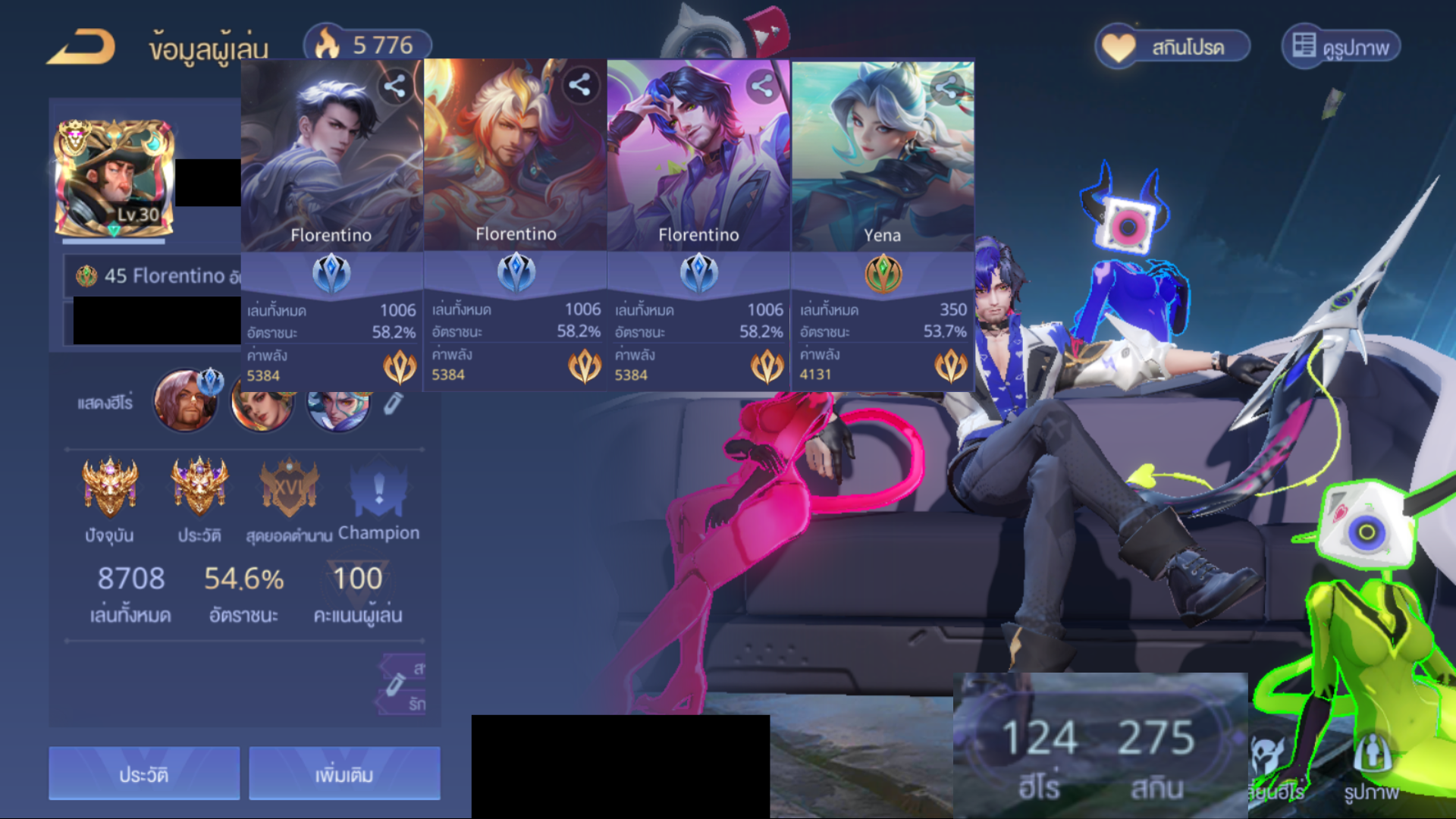The image size is (1456, 819).
Task: Share the Yena hero card
Action: 946,88
